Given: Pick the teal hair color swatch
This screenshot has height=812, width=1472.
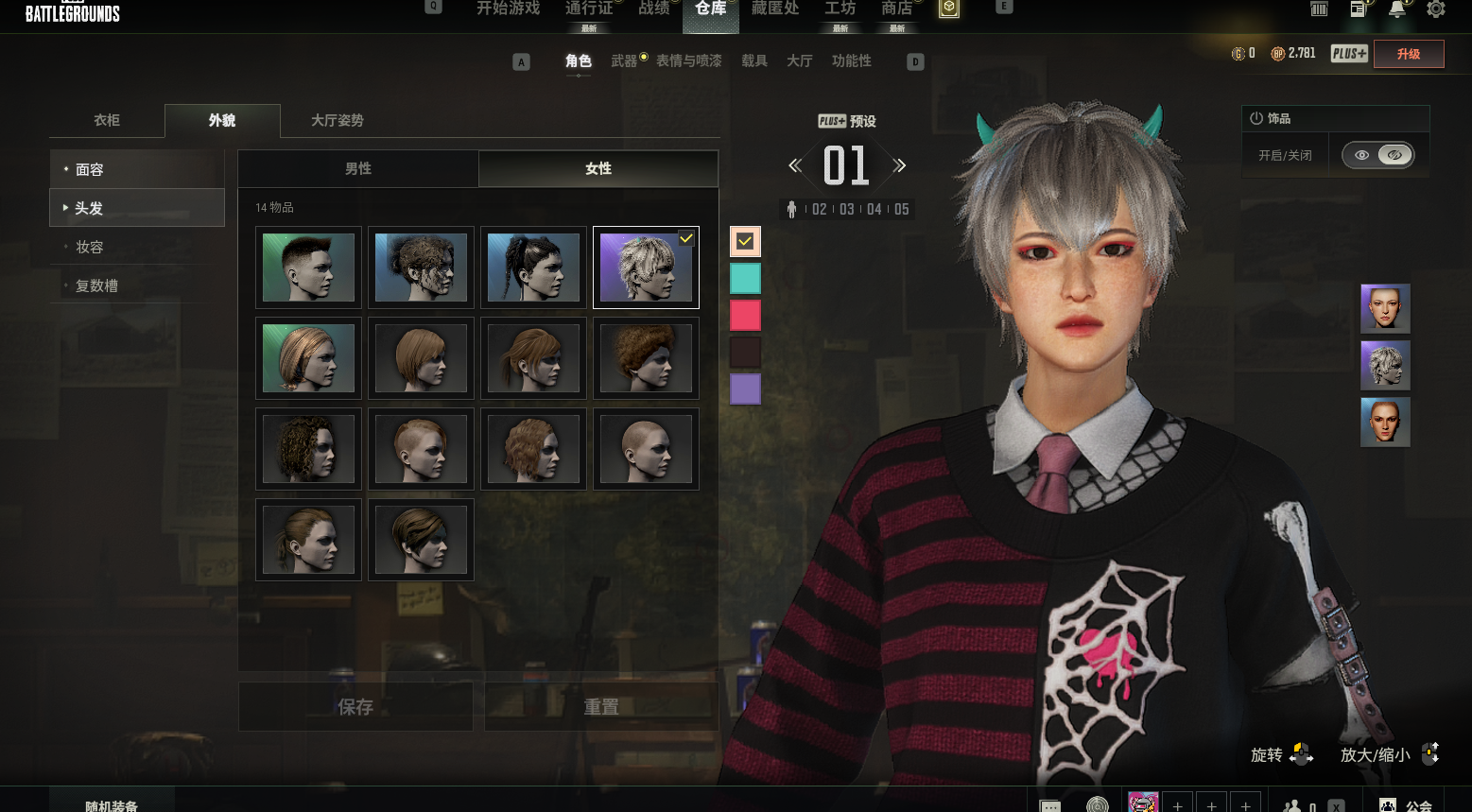Looking at the screenshot, I should [745, 278].
